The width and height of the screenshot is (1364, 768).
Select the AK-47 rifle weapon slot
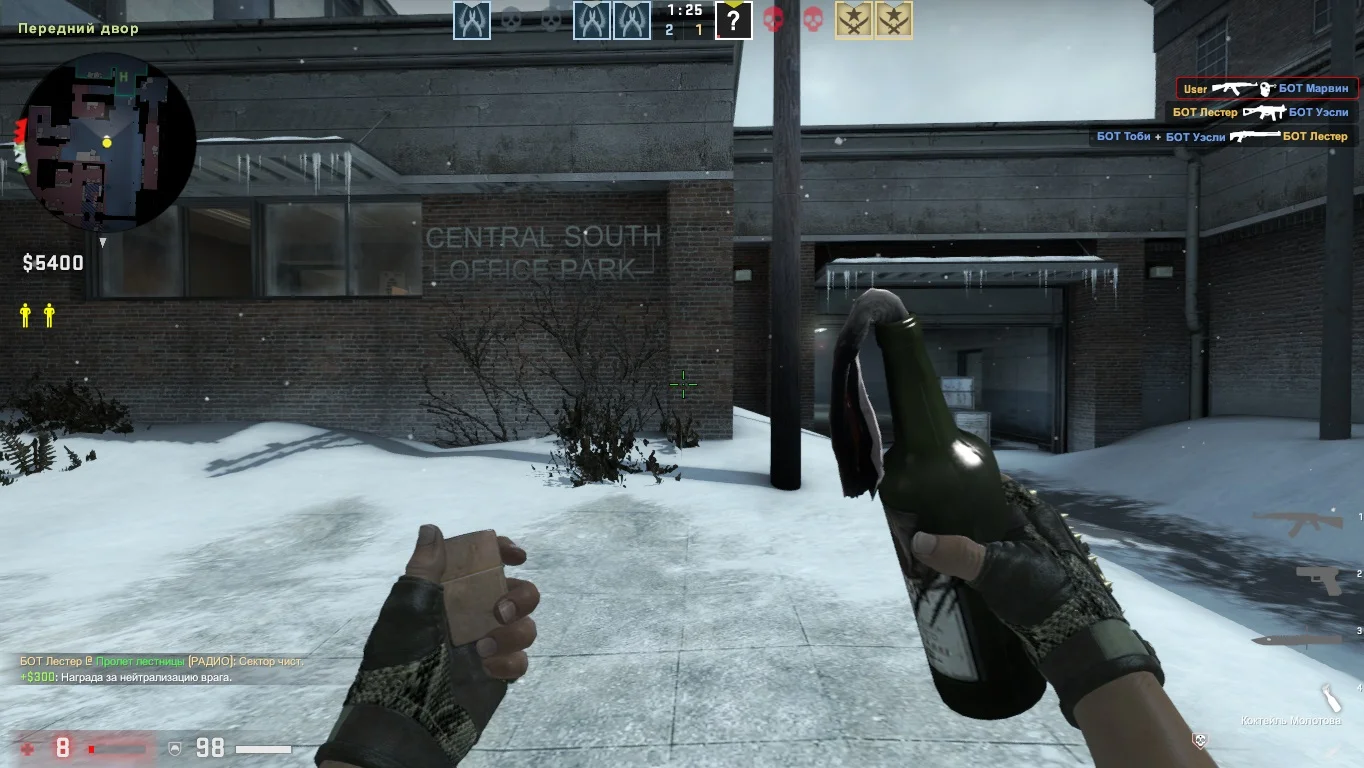tap(1298, 521)
